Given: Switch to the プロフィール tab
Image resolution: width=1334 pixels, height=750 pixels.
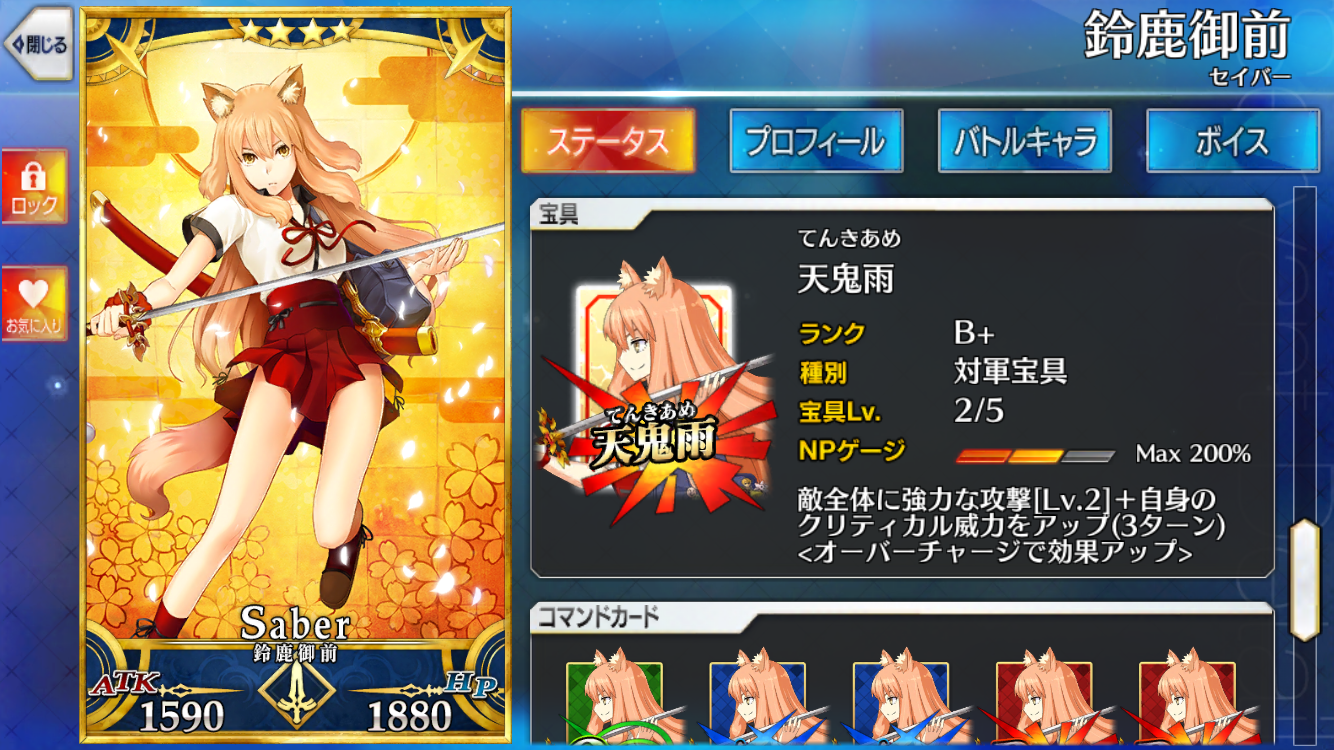Looking at the screenshot, I should point(816,141).
